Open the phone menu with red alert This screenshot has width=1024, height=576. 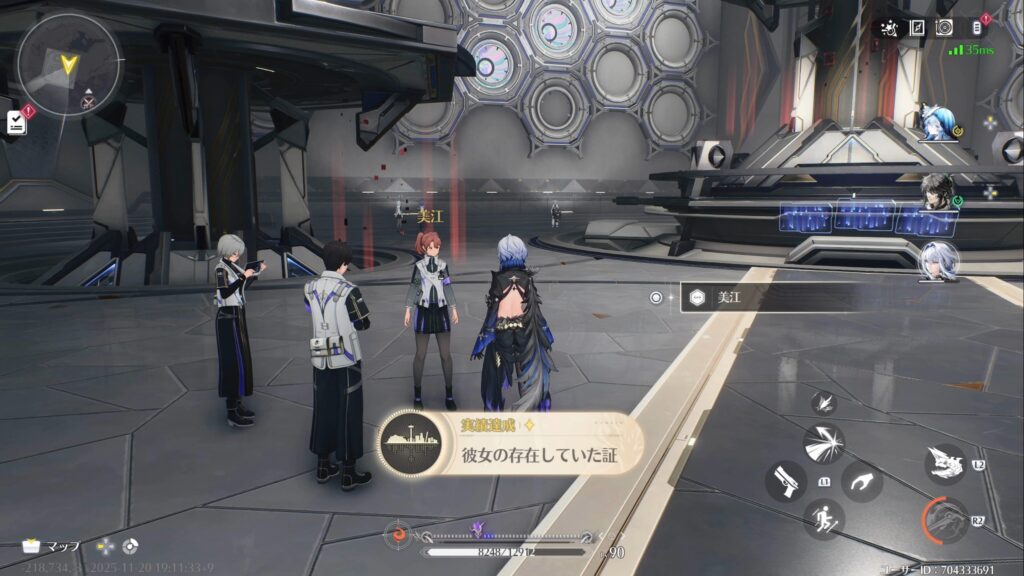(979, 27)
